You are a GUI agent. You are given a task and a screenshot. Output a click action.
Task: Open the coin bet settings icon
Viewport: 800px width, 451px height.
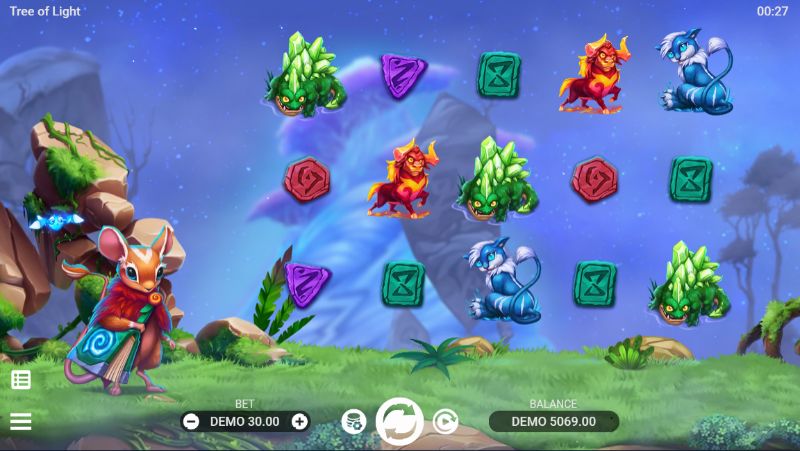click(x=353, y=421)
